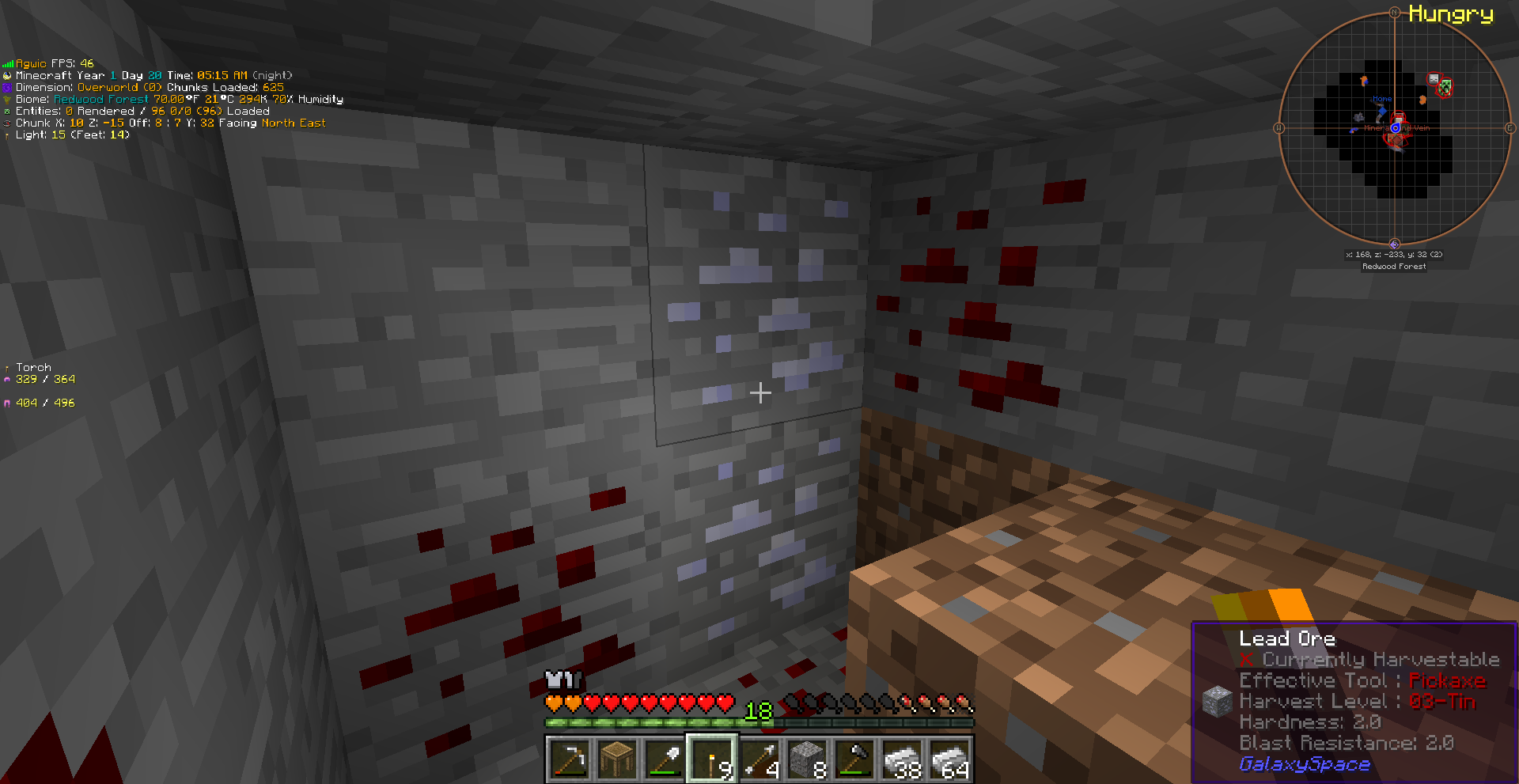Screen dimensions: 1519x784
Task: Click the Lead Ore block icon in the tooltip
Action: click(1216, 700)
